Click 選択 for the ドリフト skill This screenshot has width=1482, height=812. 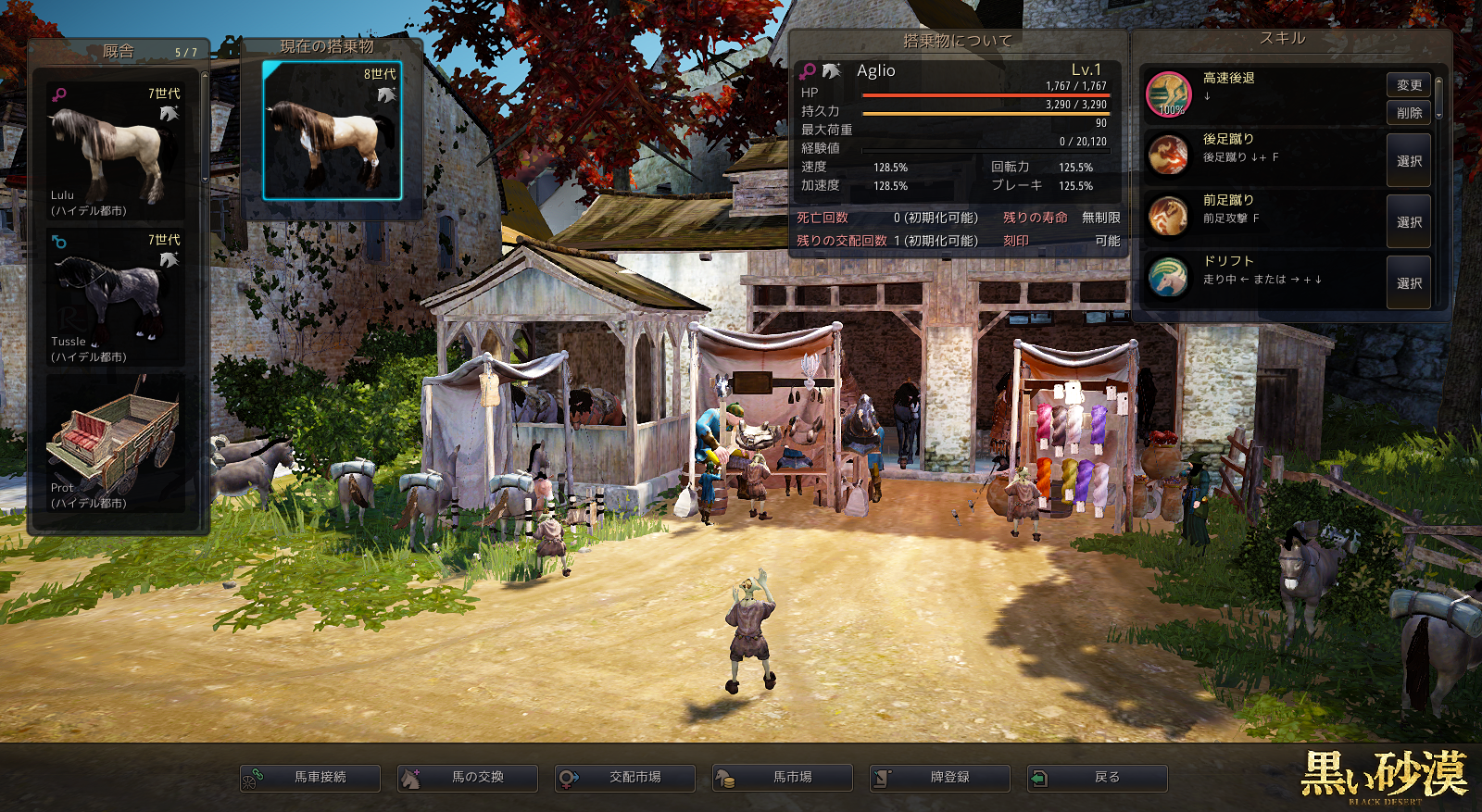coord(1408,283)
